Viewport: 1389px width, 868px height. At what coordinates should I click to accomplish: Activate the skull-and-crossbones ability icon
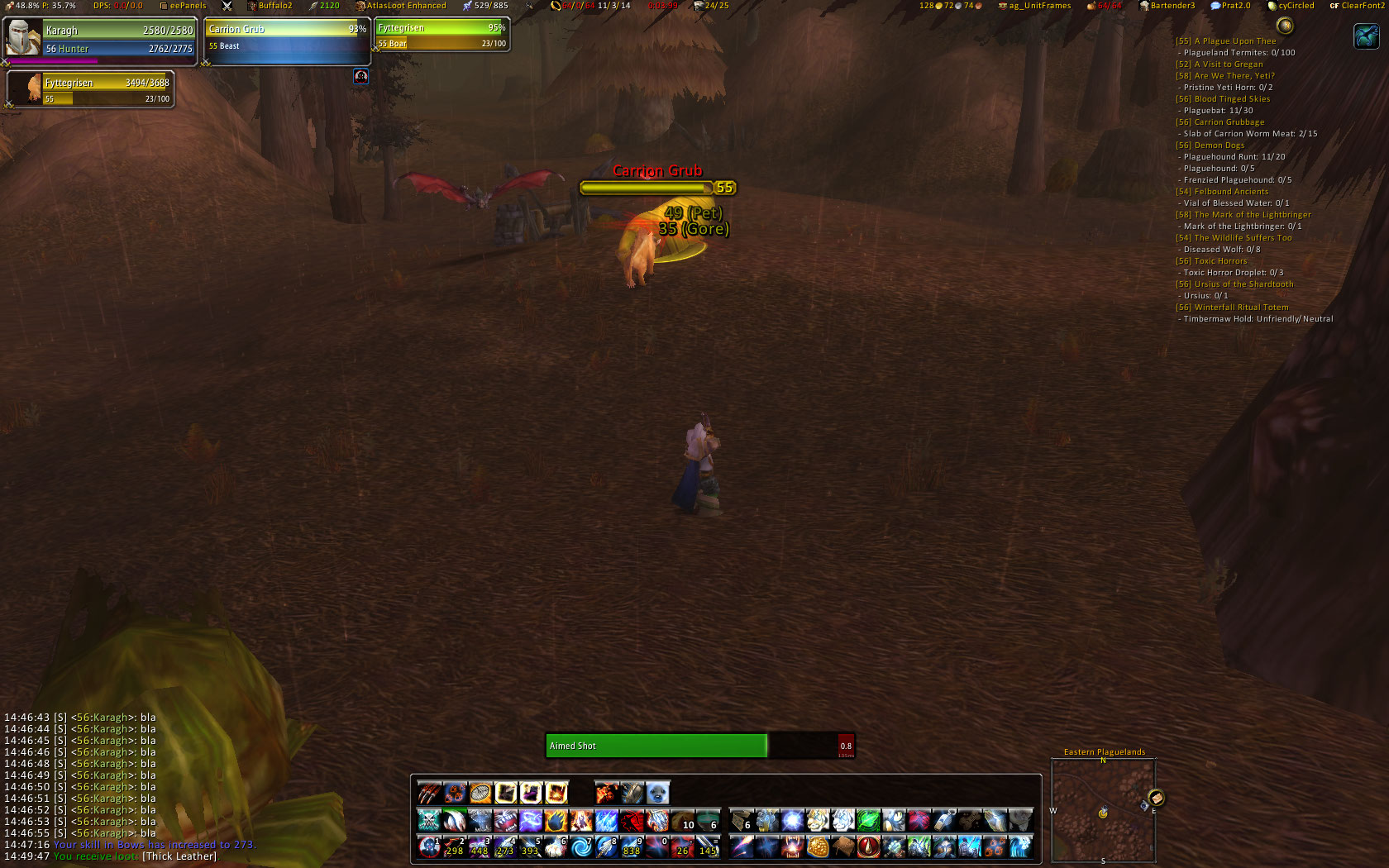(x=429, y=820)
